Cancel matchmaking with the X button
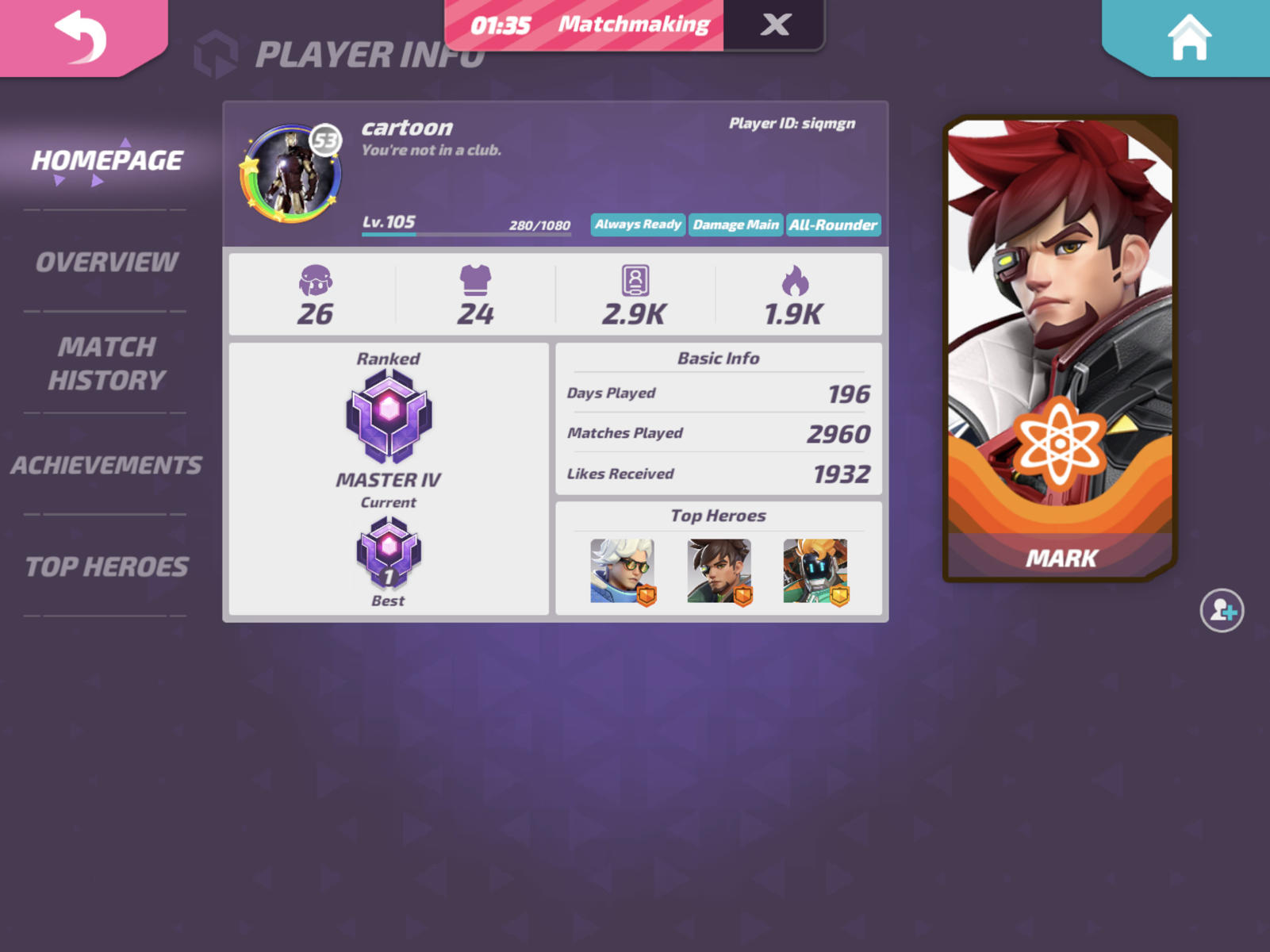This screenshot has width=1270, height=952. 773,25
